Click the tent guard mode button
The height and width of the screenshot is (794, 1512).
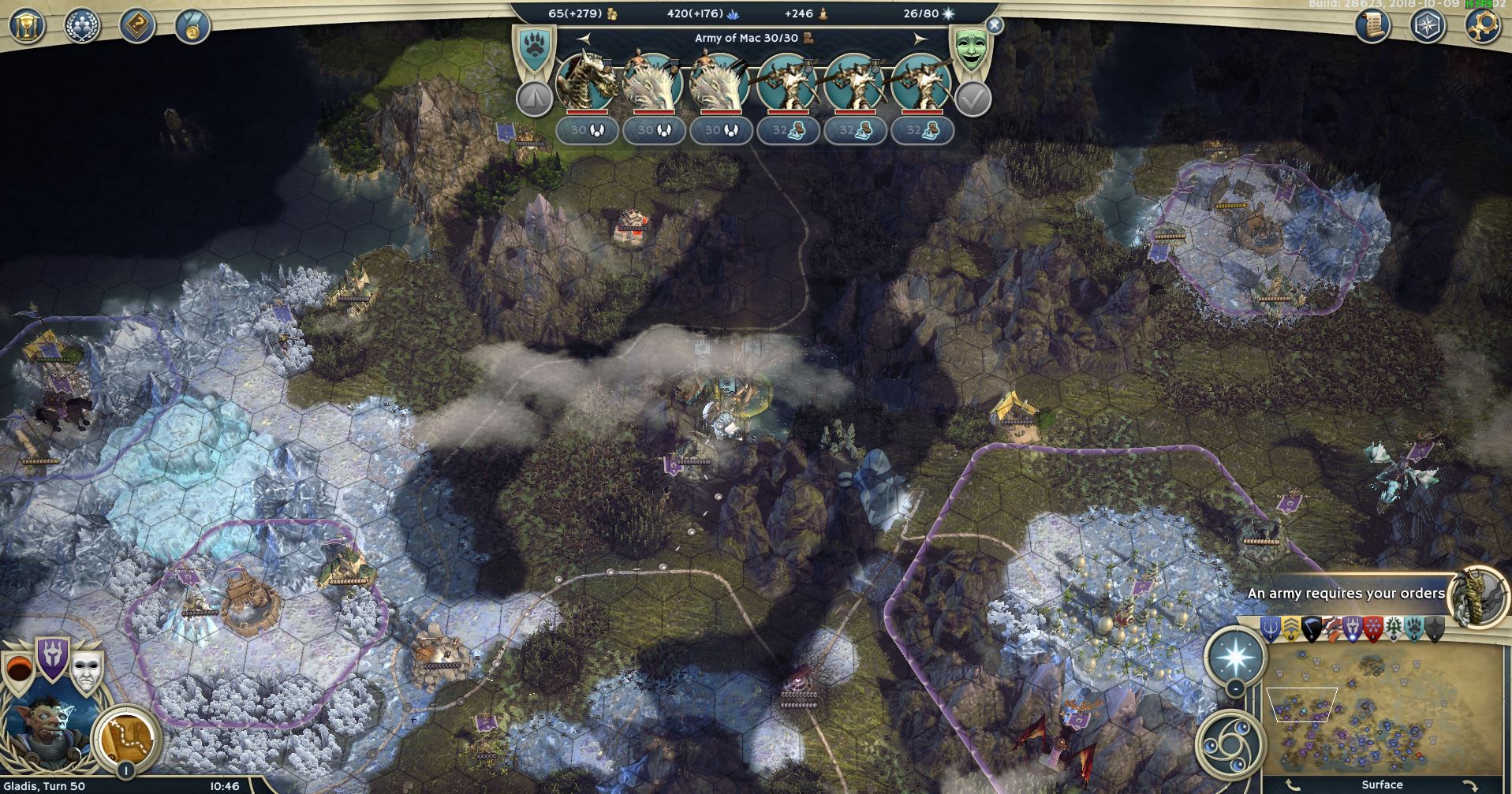coord(534,99)
